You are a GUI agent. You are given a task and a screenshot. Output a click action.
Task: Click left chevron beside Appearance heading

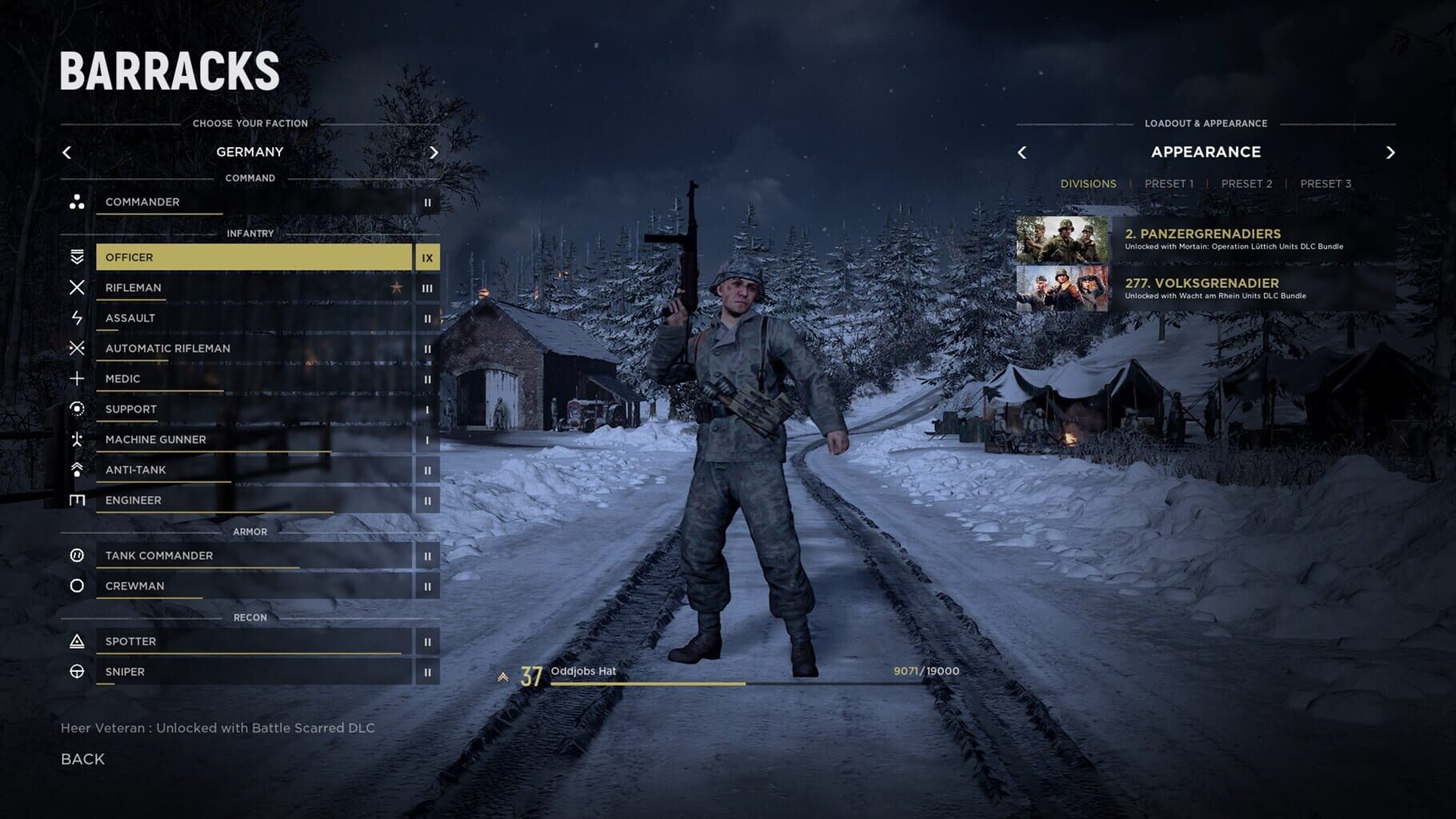(1024, 151)
